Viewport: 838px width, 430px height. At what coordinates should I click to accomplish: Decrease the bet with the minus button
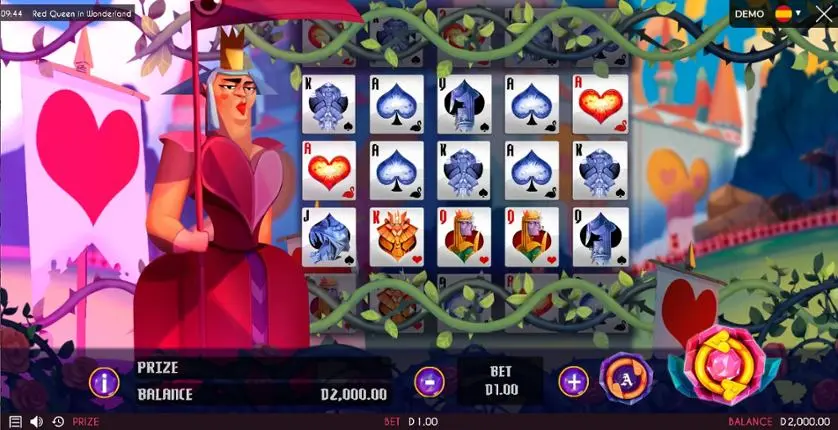coord(429,380)
